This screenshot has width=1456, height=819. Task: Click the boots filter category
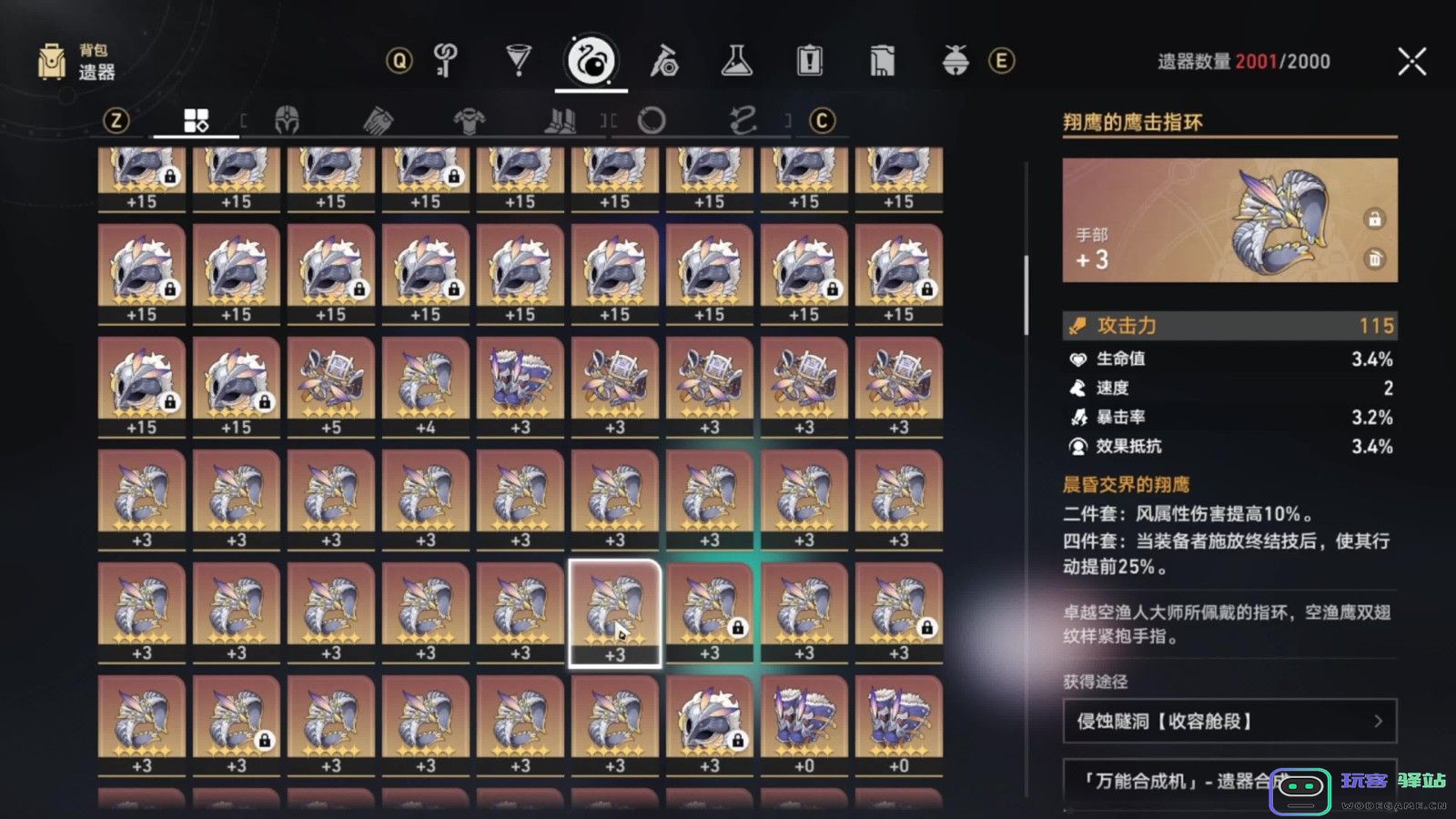tap(560, 120)
